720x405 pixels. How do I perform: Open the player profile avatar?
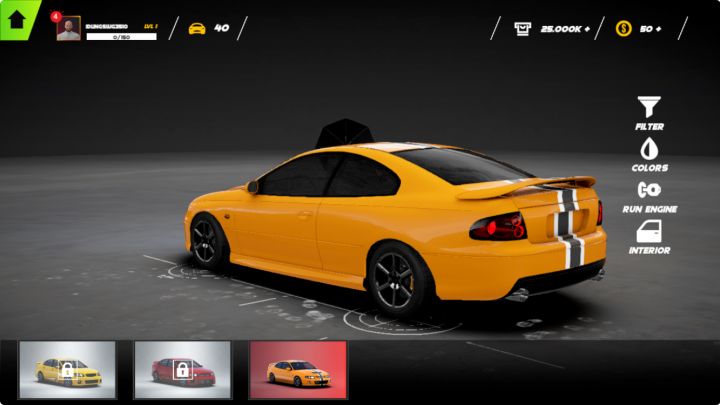click(69, 29)
